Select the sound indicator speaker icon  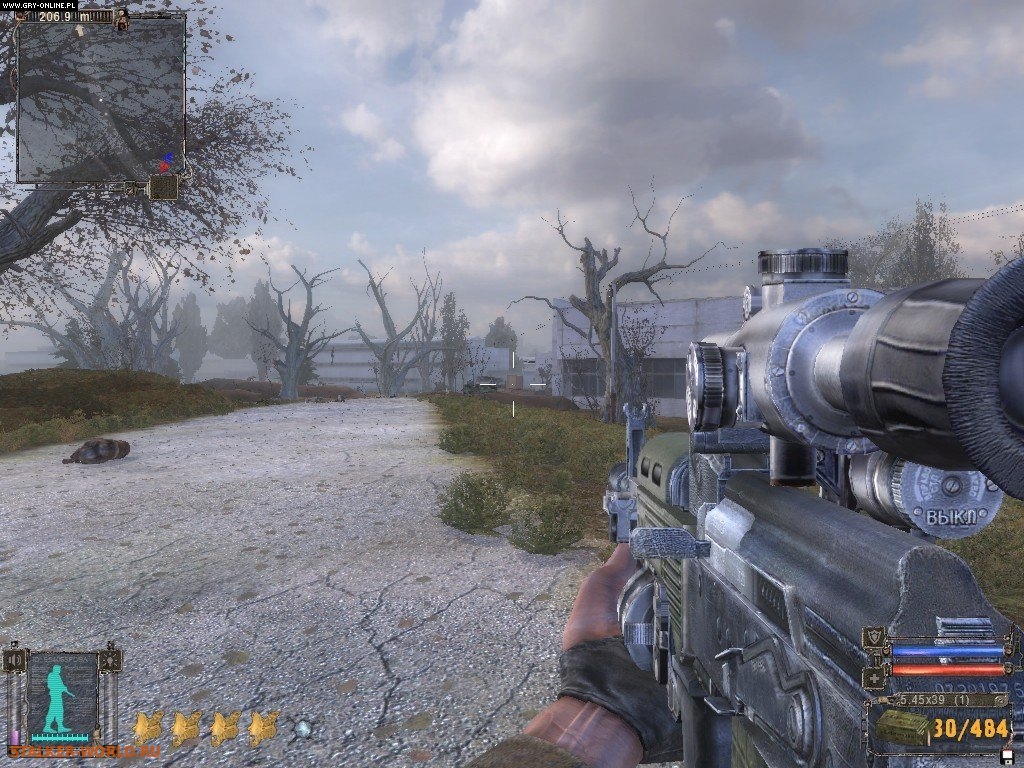(x=16, y=661)
